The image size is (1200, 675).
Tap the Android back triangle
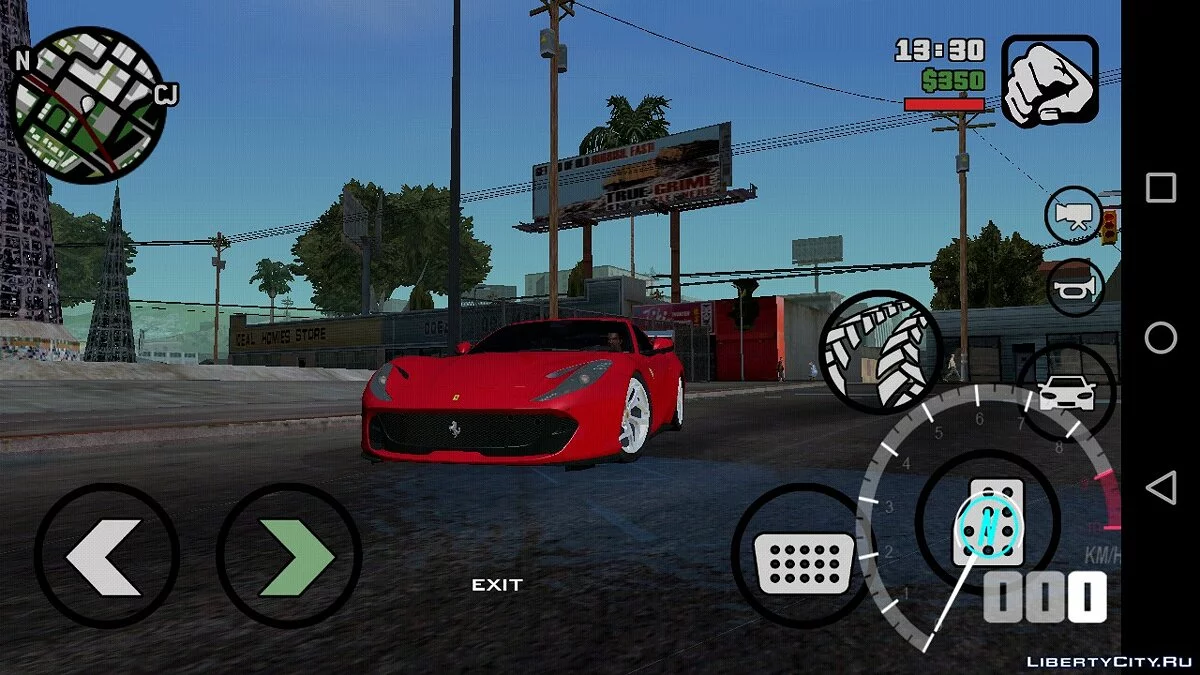(1160, 488)
